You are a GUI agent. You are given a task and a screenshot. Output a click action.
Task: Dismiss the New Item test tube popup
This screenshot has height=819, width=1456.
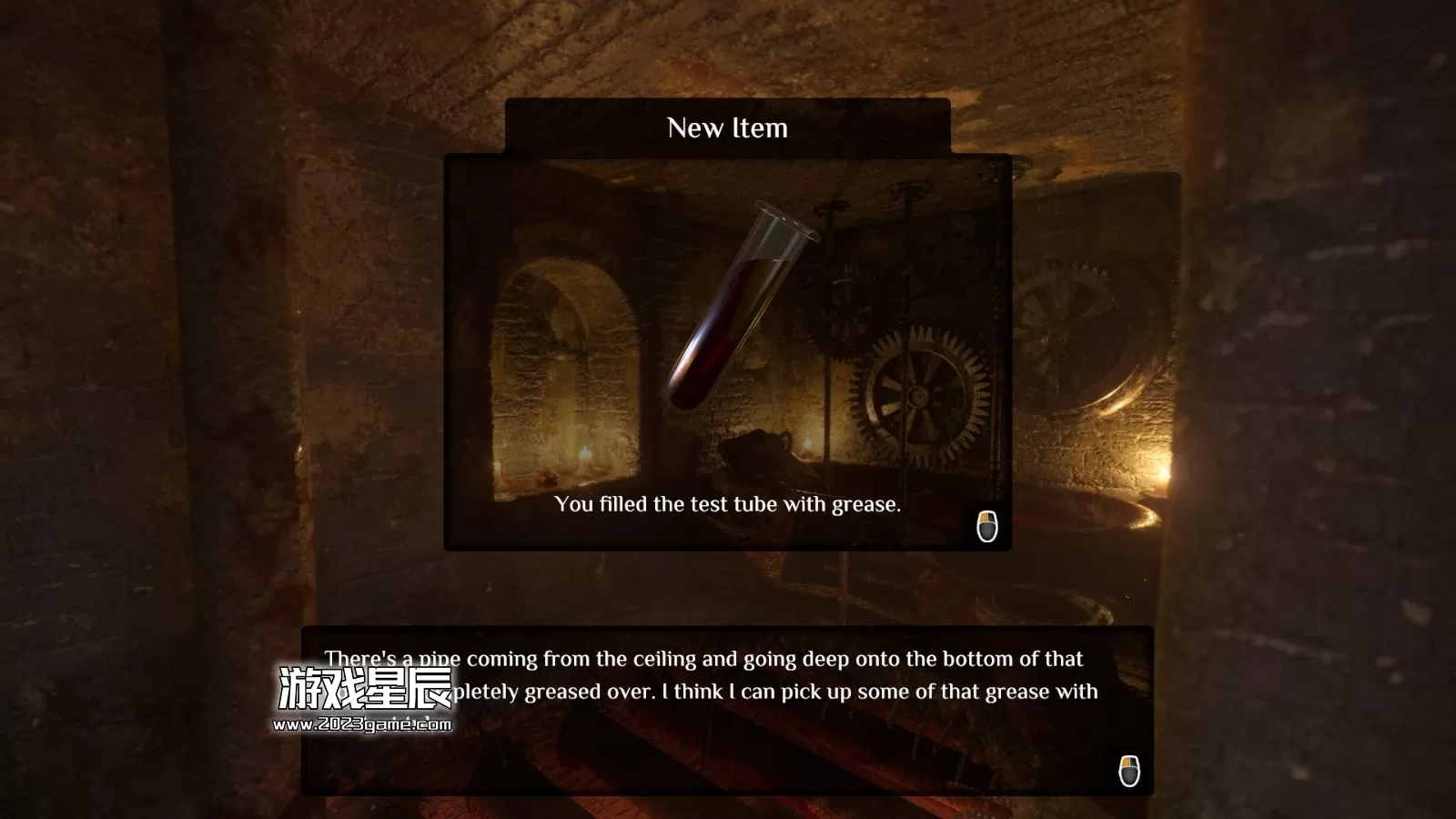tap(987, 526)
